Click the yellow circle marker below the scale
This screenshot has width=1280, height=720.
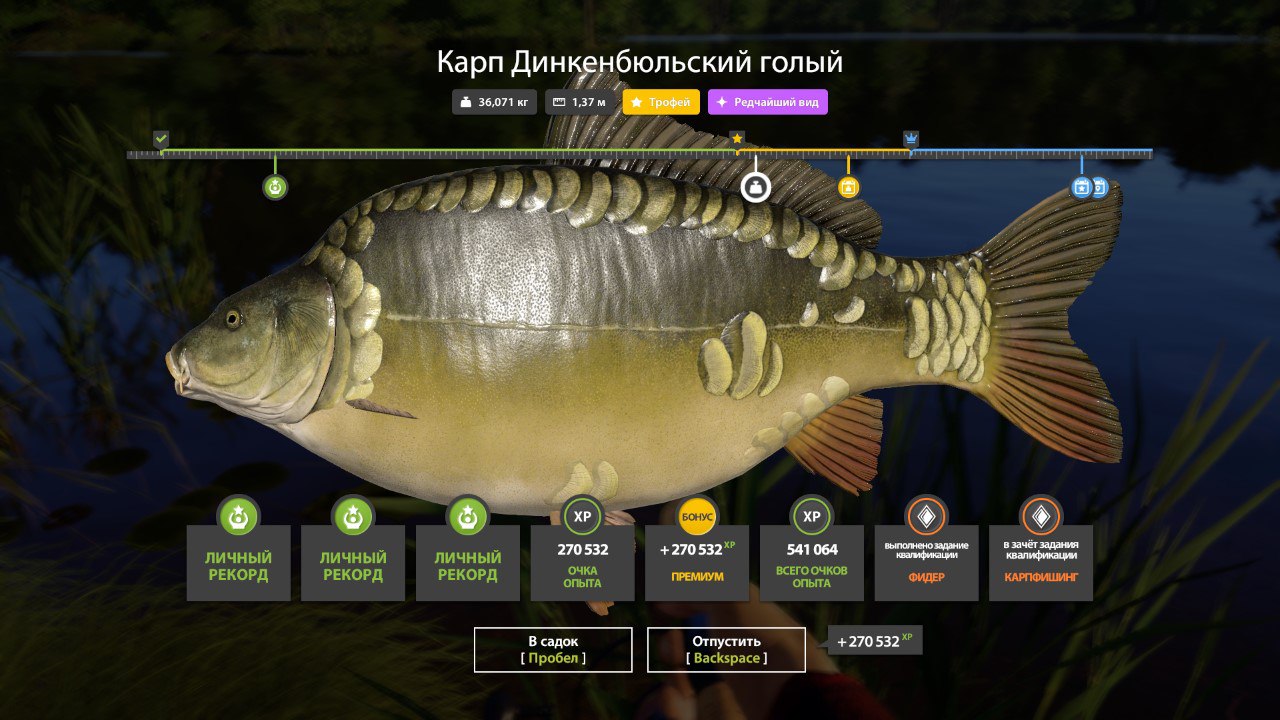848,187
